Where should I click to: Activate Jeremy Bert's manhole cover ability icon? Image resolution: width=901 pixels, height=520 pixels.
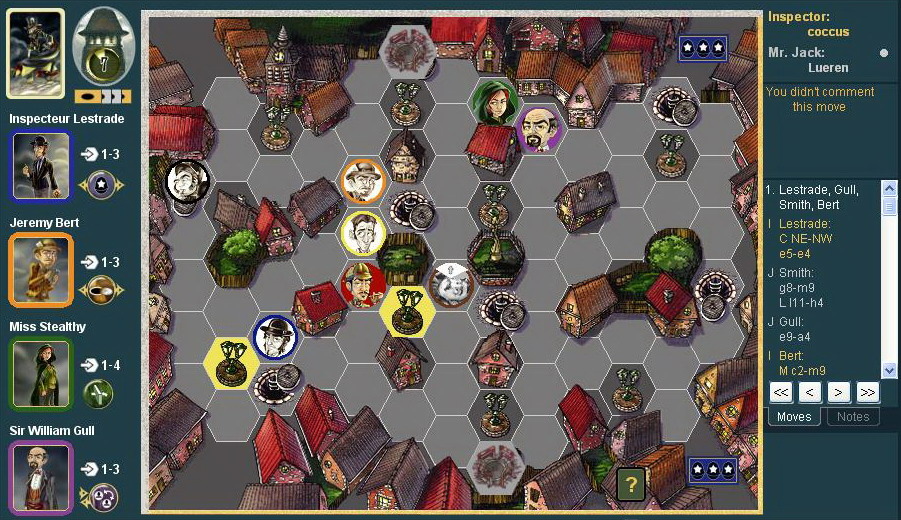tap(100, 289)
